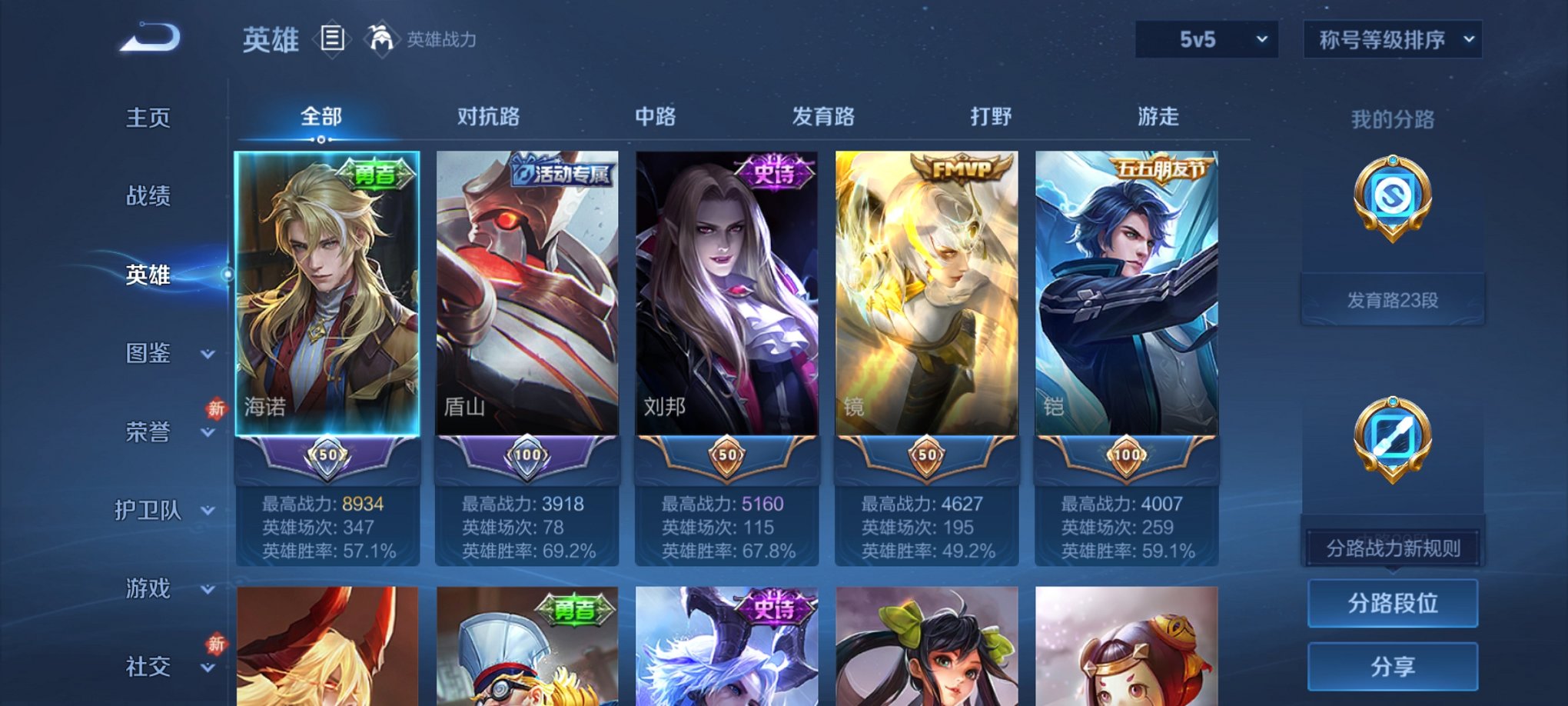The width and height of the screenshot is (1568, 706).
Task: Open the 称号等级排序 sorting dropdown
Action: click(x=1391, y=38)
